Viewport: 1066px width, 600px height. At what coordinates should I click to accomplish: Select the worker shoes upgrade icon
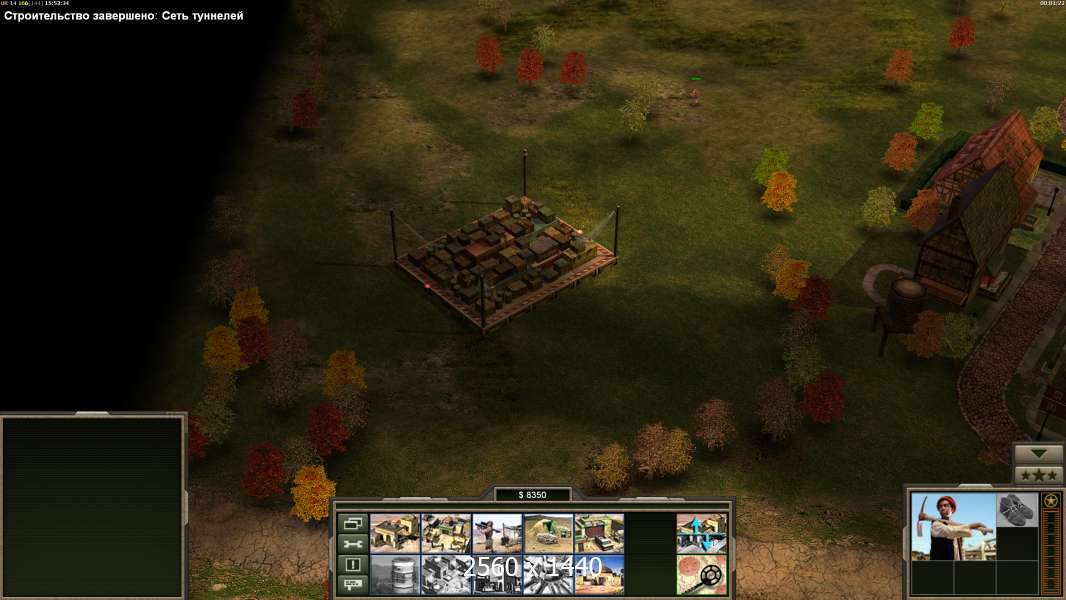tap(1017, 509)
